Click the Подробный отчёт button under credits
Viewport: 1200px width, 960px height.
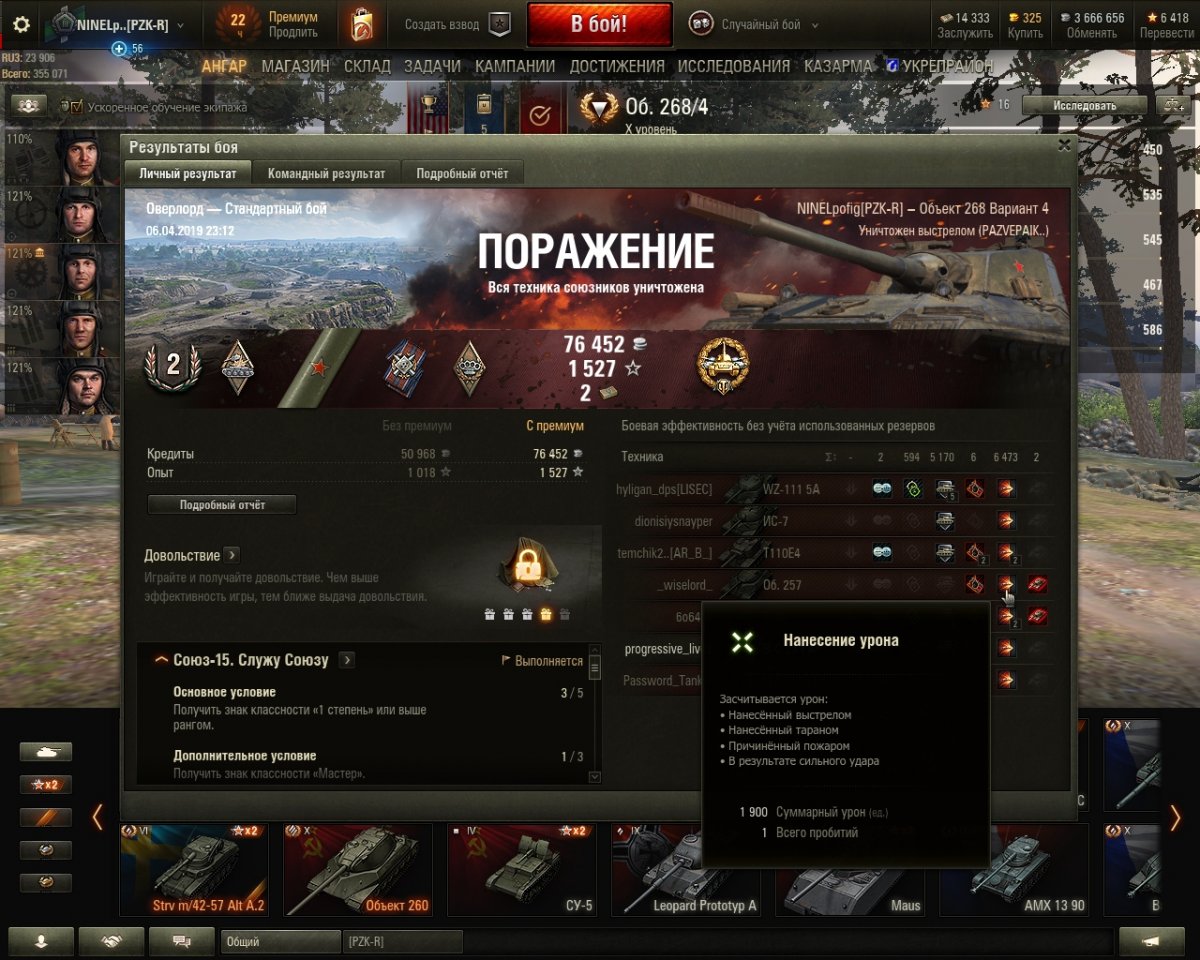pyautogui.click(x=222, y=505)
